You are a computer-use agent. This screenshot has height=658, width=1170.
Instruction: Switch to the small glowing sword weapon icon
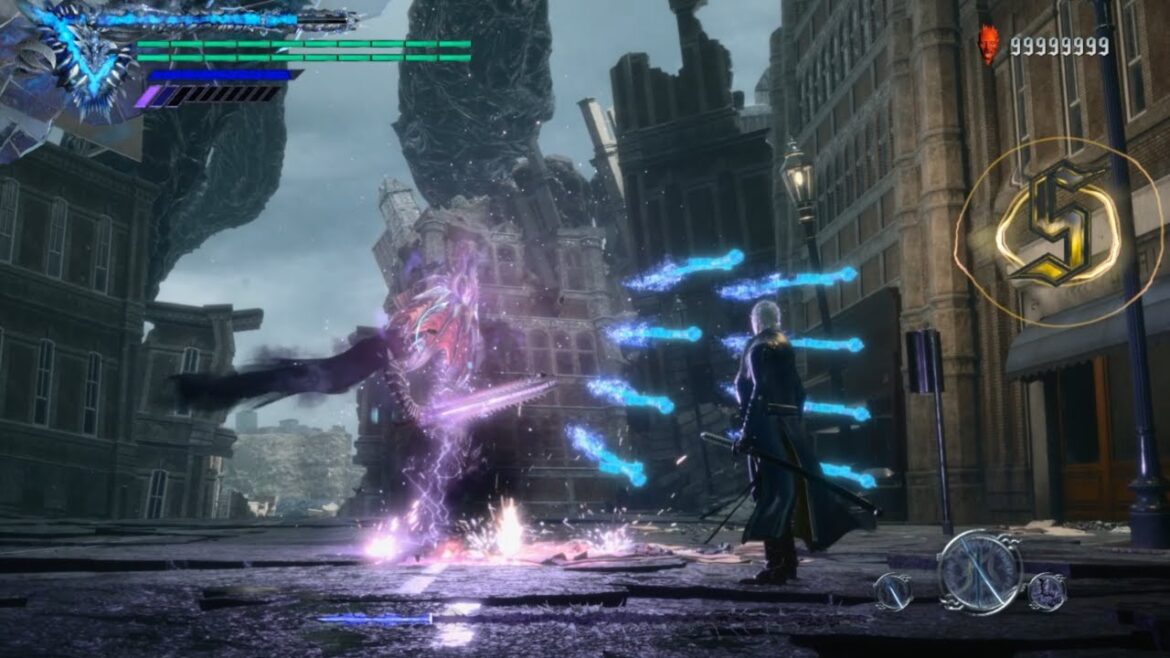tap(892, 591)
